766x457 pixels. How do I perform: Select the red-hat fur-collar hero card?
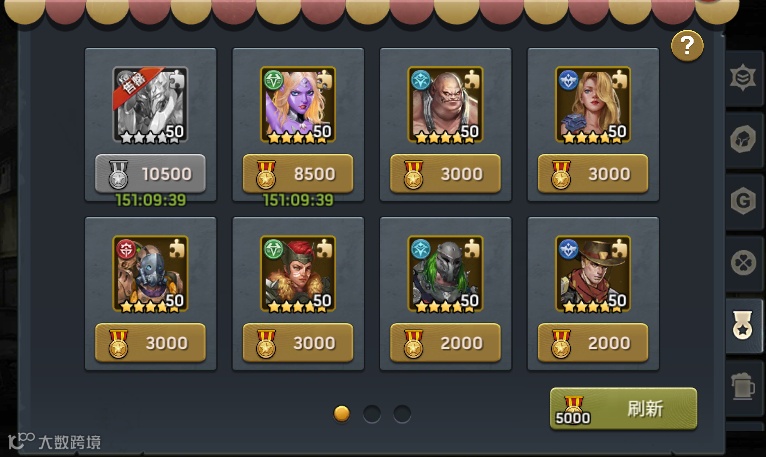(x=298, y=273)
